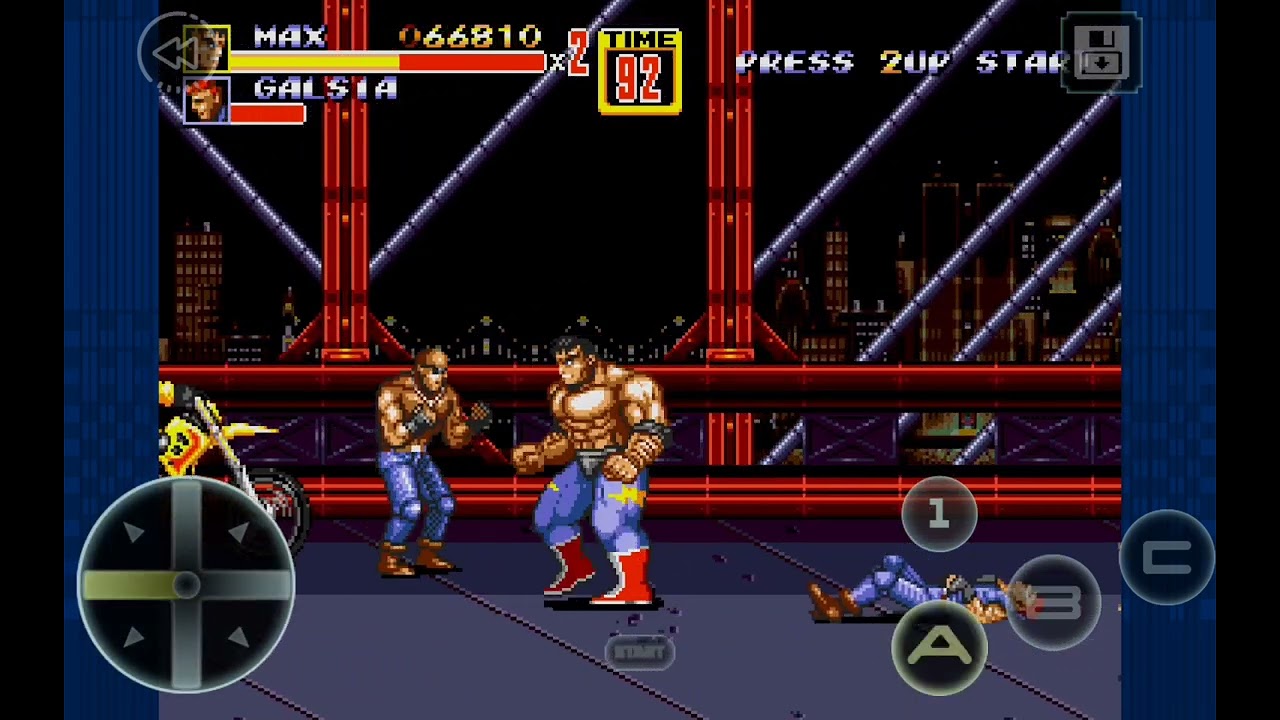Tap the virtual directional pad
Screen dimensions: 1280x720
point(186,585)
